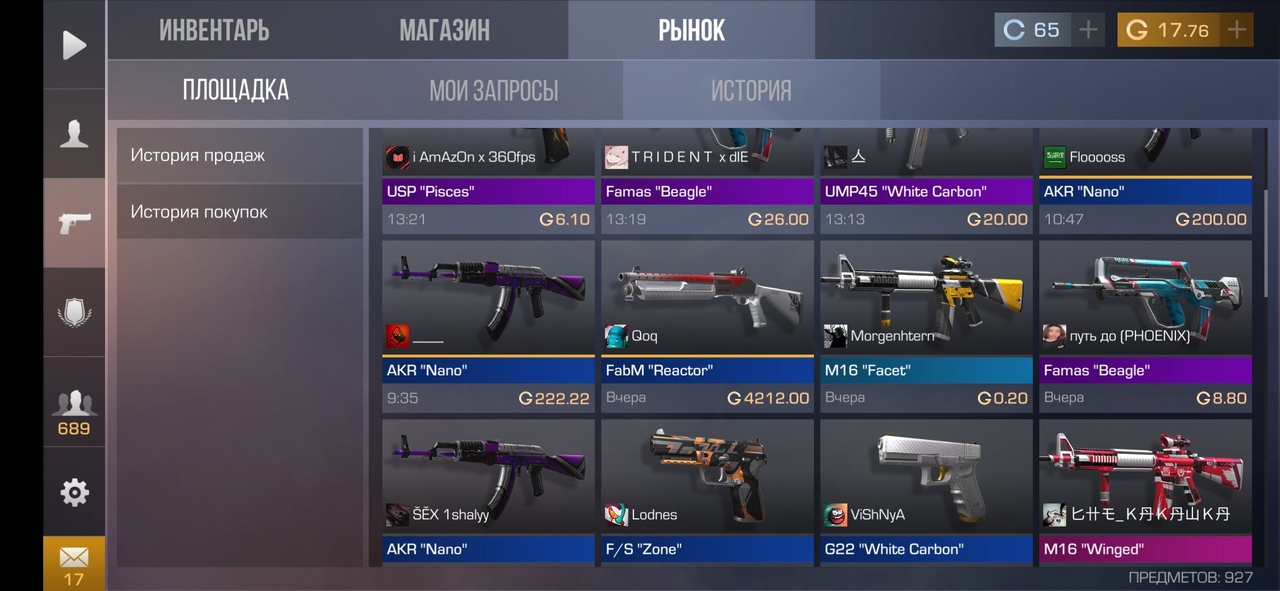Viewport: 1280px width, 591px height.
Task: Open the shield rank icon
Action: pyautogui.click(x=74, y=312)
